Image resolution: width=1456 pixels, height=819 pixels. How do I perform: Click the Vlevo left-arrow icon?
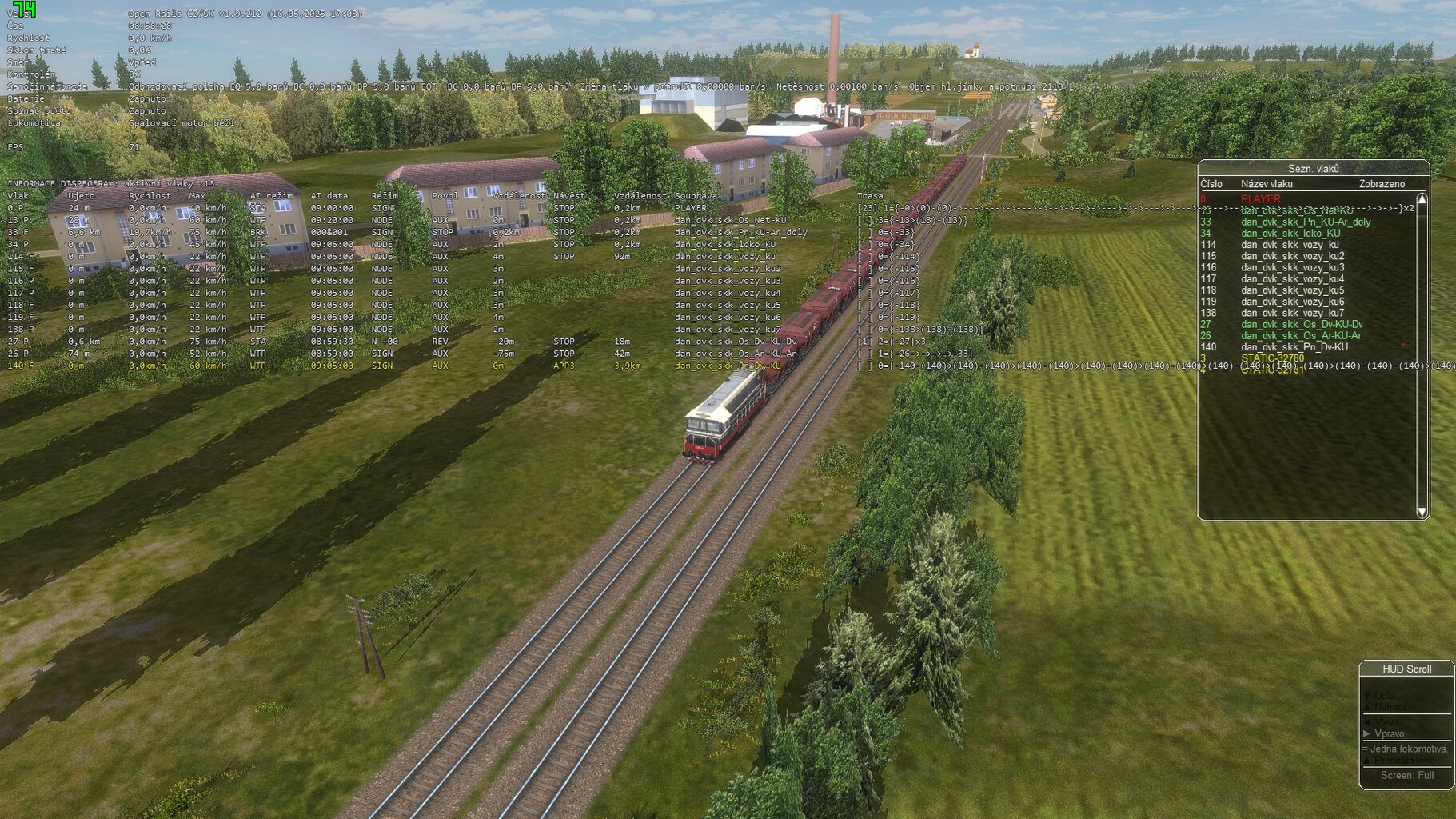[x=1366, y=722]
